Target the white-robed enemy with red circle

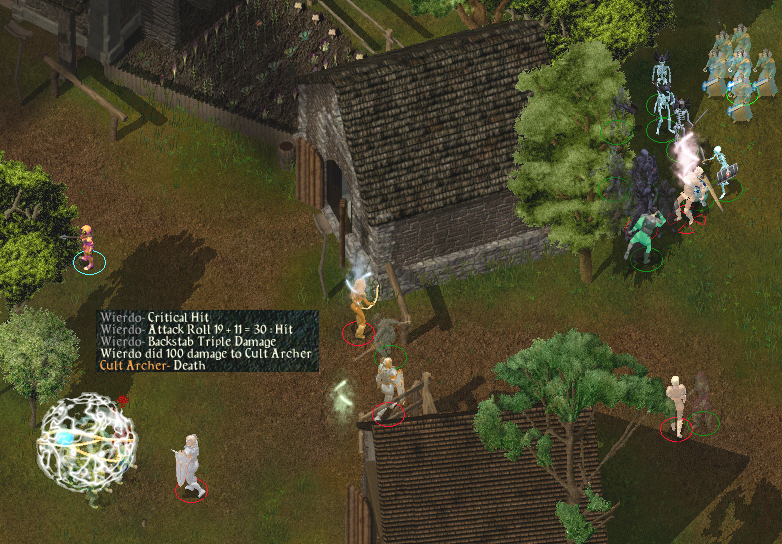[x=188, y=466]
